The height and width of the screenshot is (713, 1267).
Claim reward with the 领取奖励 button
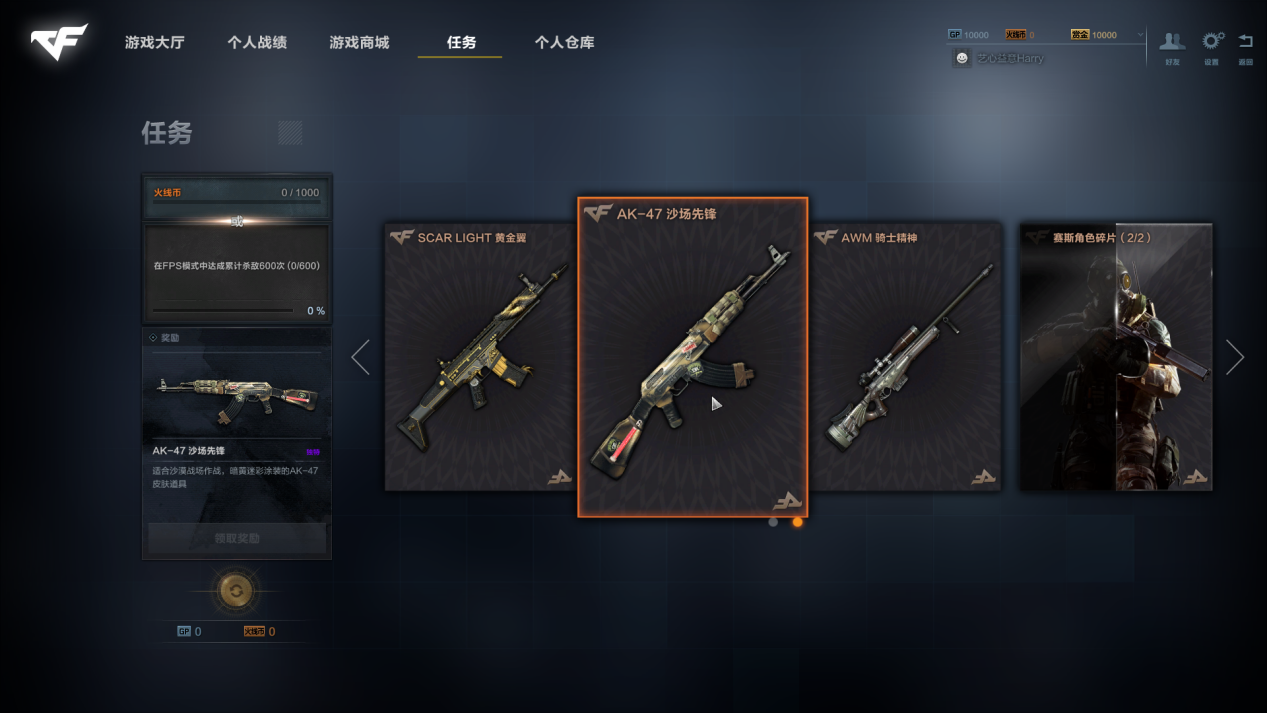[237, 538]
